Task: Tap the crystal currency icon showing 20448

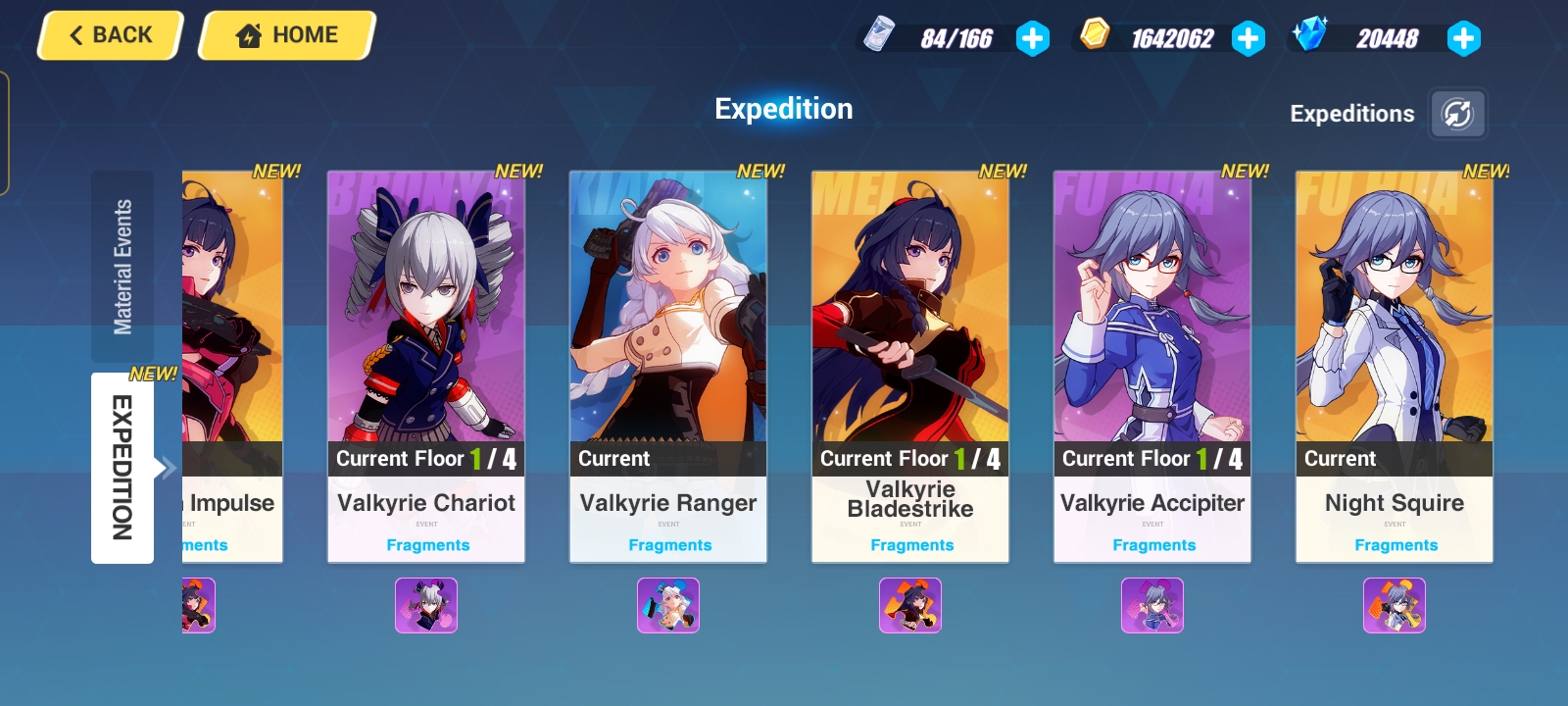Action: (1310, 36)
